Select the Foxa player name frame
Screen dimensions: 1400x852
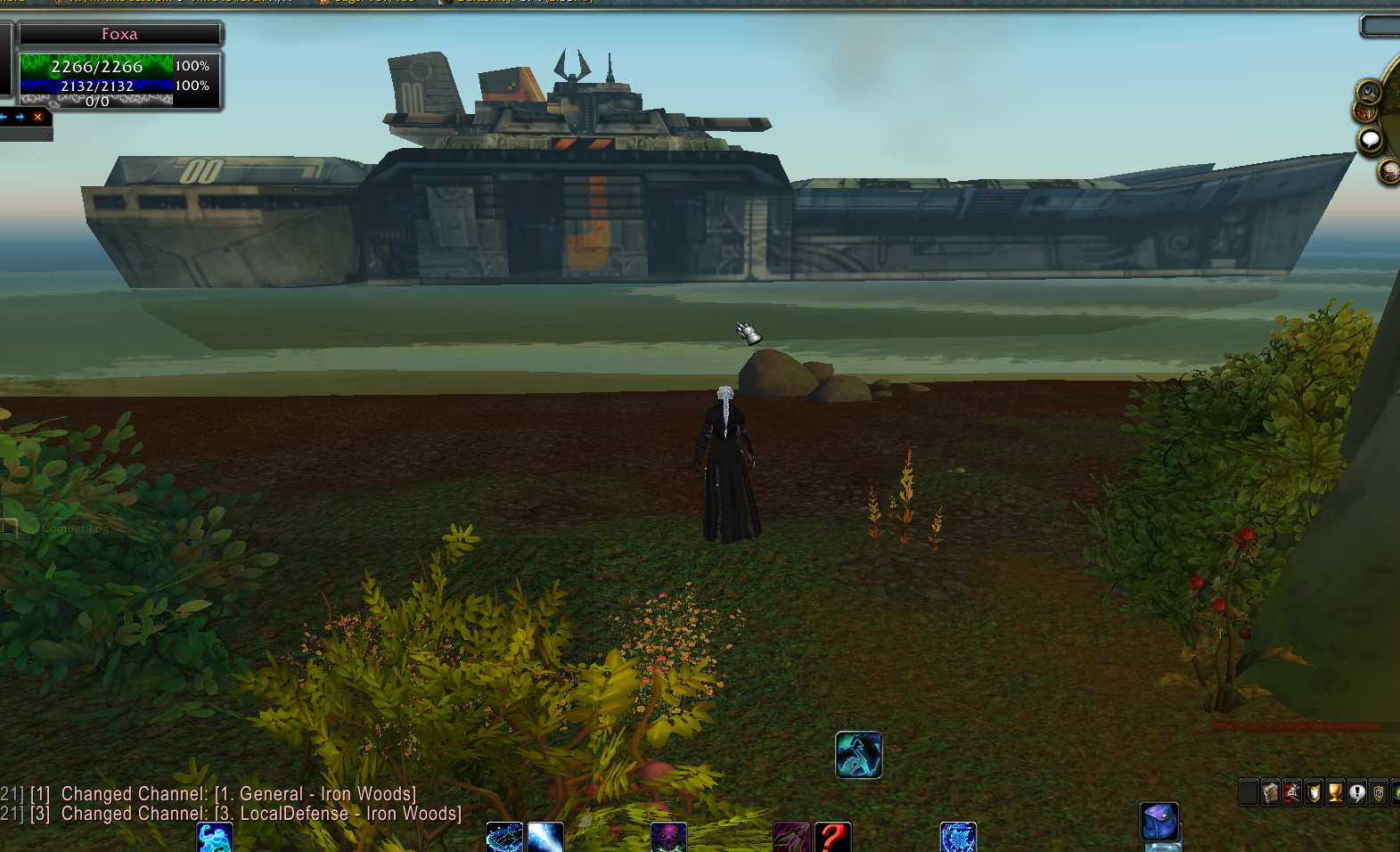coord(119,34)
